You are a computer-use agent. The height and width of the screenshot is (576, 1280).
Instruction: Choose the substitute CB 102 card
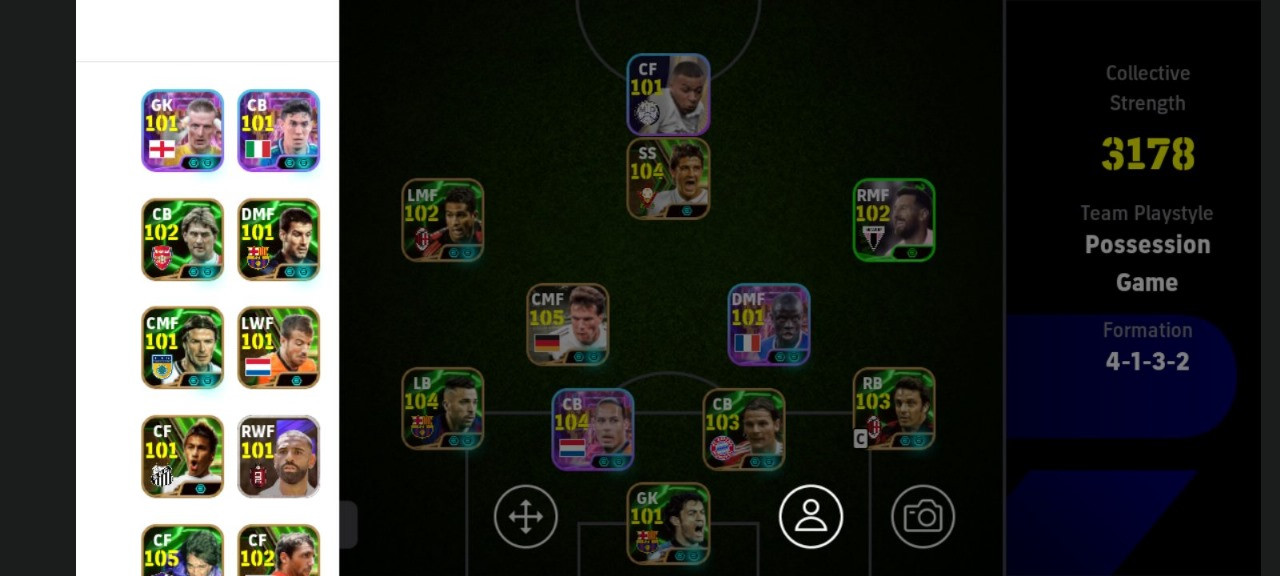(x=182, y=239)
